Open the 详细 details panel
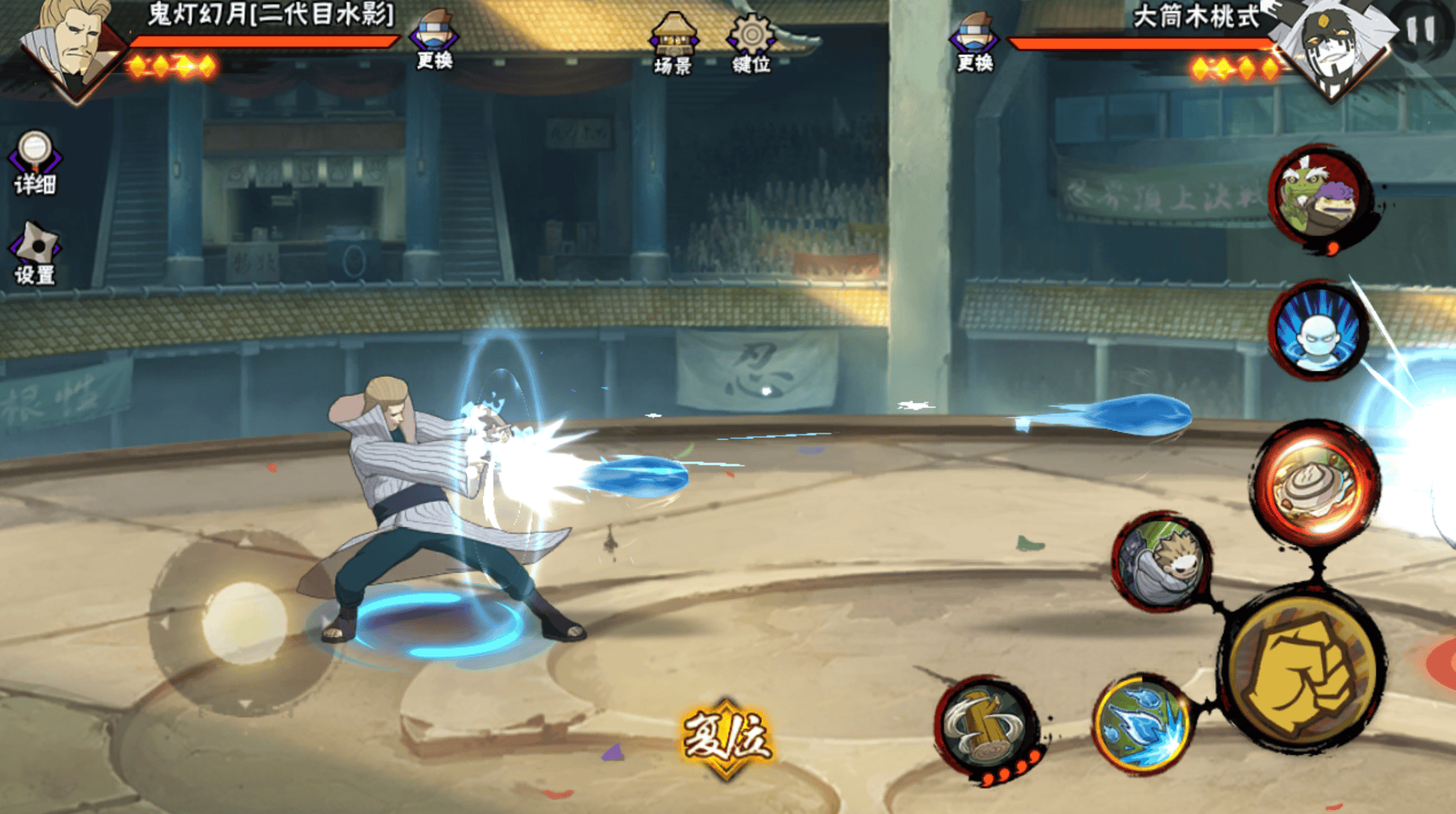Screen dimensions: 1456x814 click(34, 163)
